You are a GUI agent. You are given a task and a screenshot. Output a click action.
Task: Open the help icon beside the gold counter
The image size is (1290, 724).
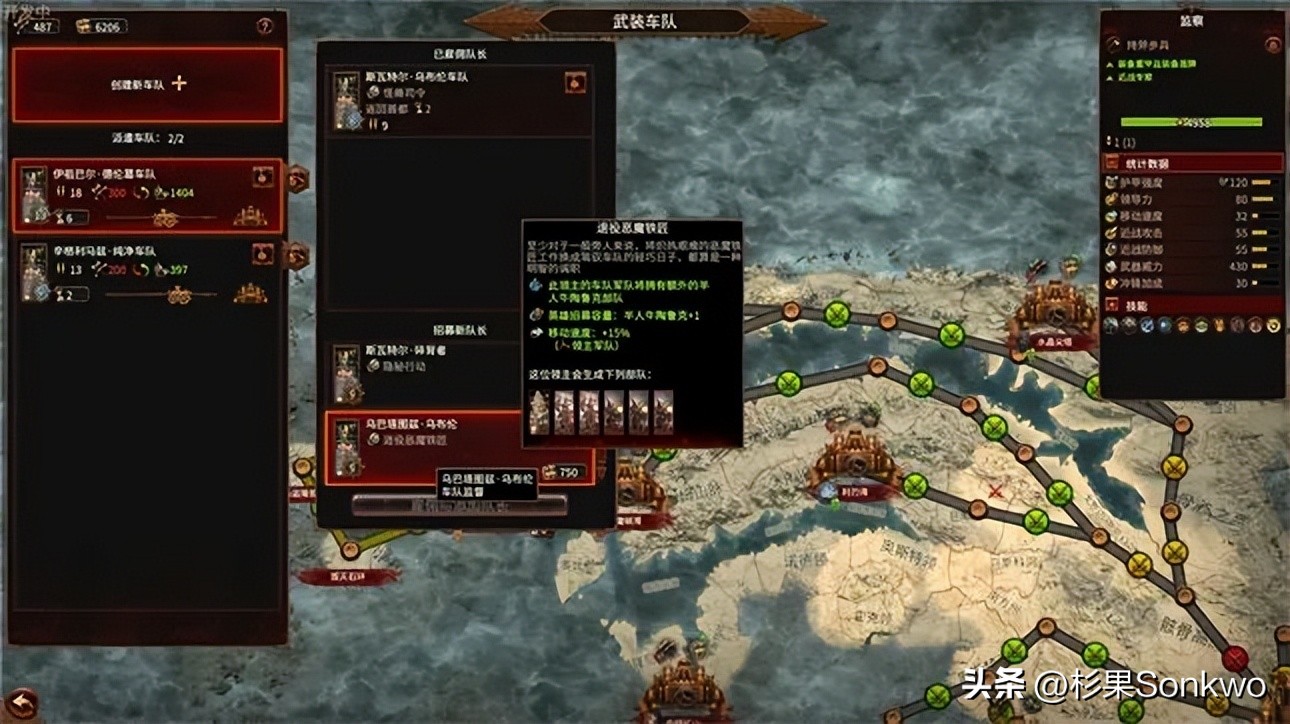(264, 26)
